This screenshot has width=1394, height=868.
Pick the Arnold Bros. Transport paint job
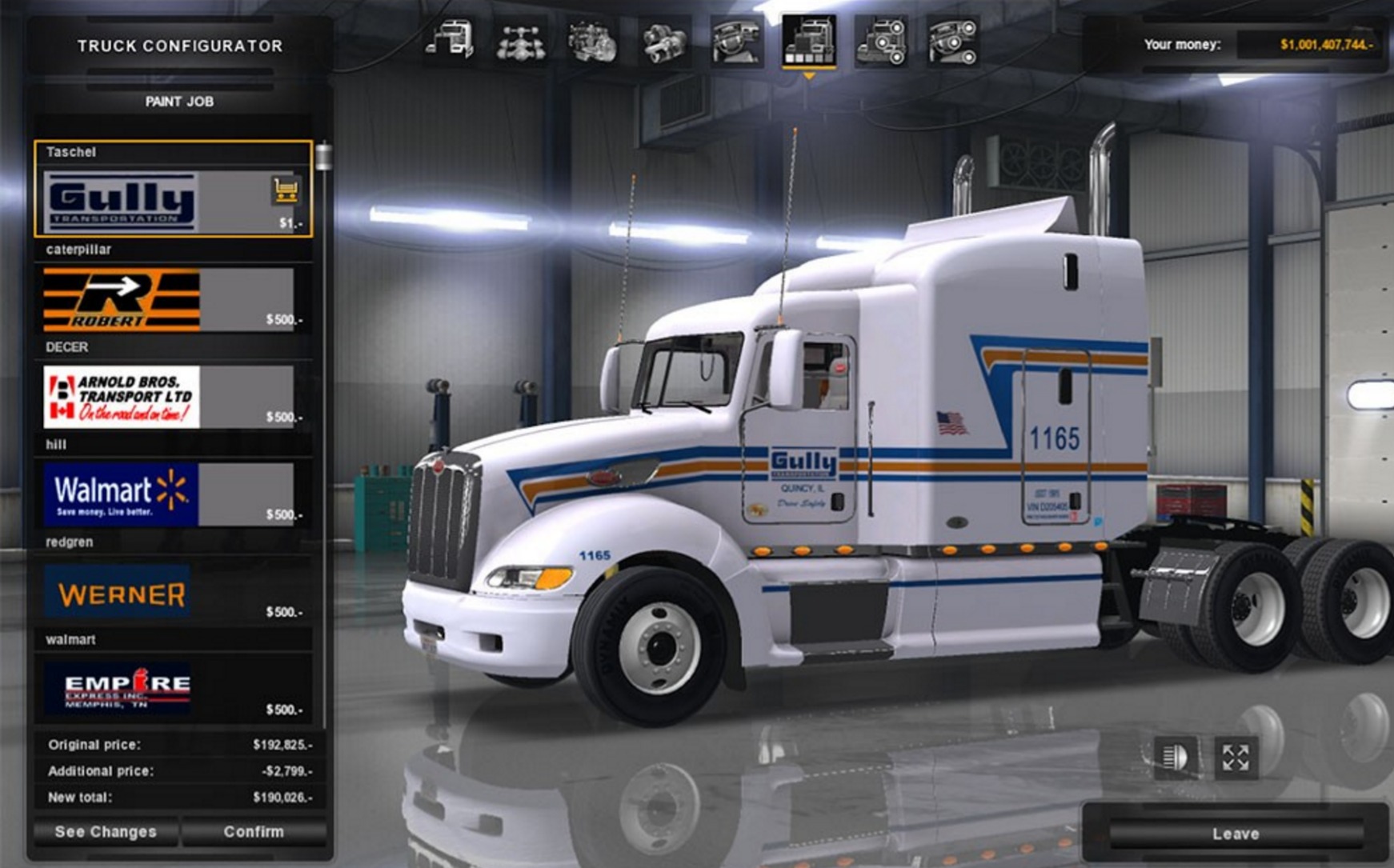point(122,398)
